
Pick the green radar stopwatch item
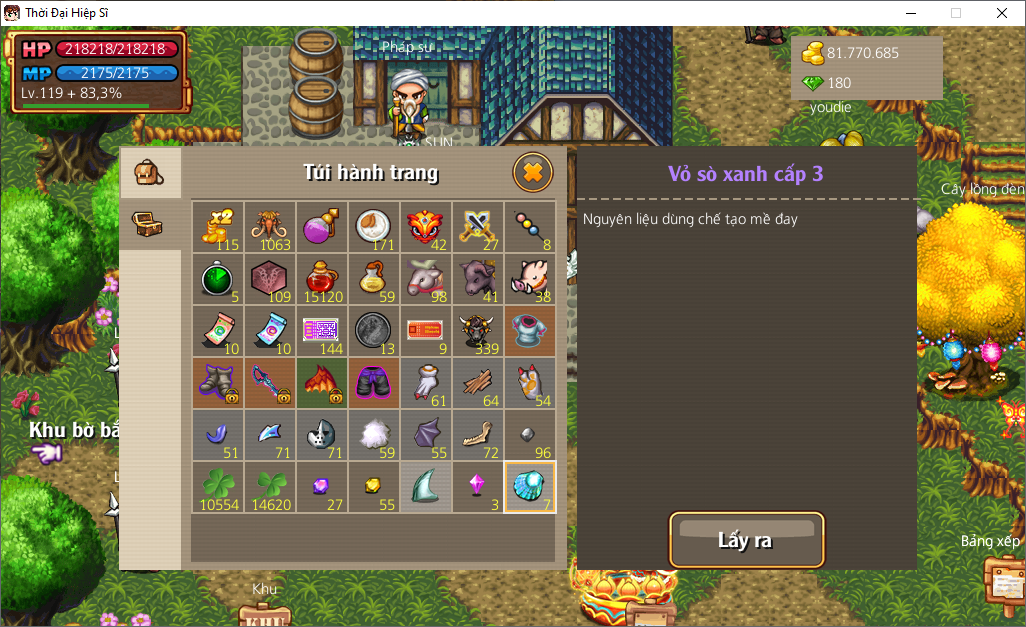[218, 279]
